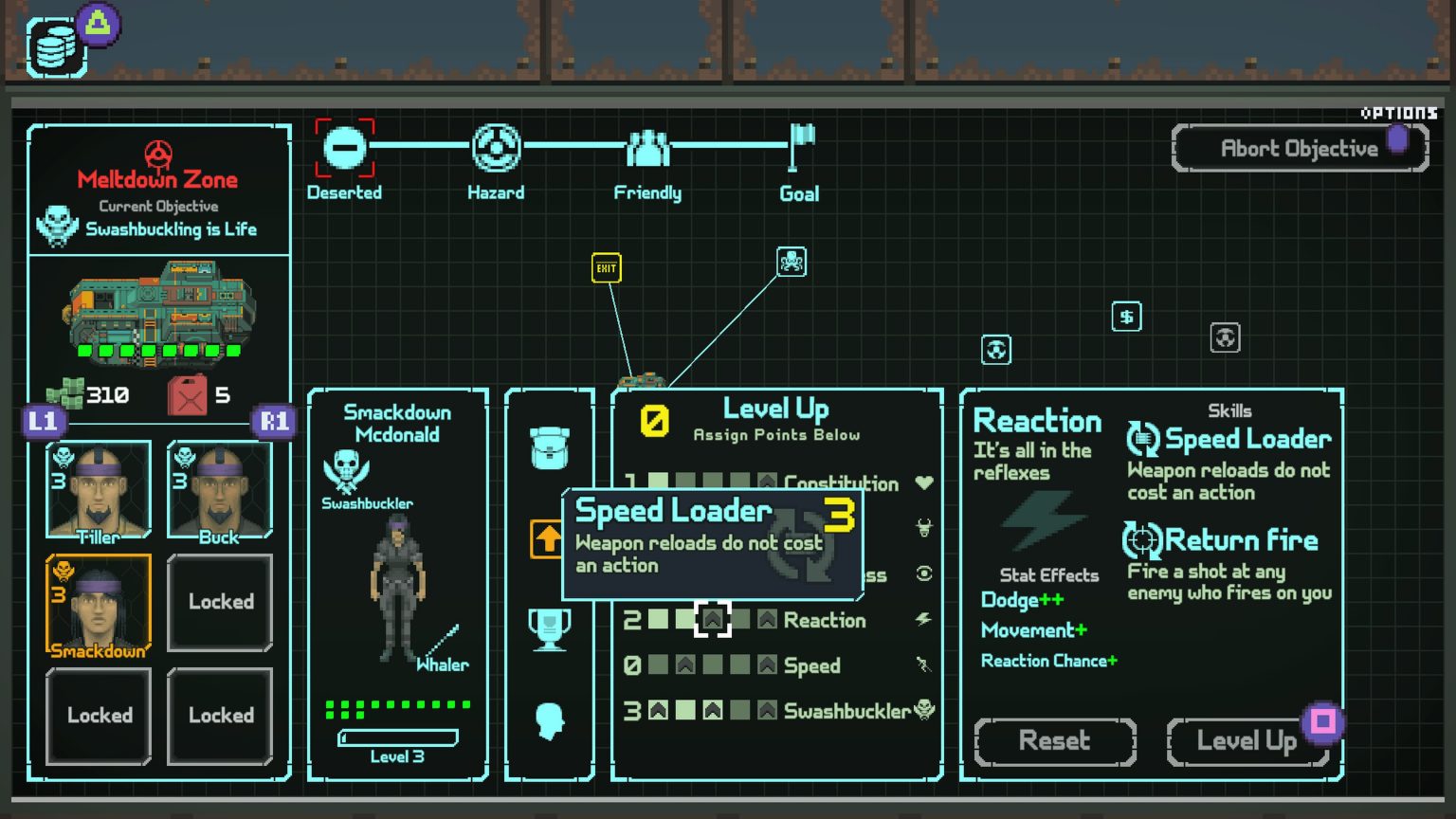The image size is (1456, 819).
Task: Click the dollar pickup icon on the map
Action: pyautogui.click(x=1125, y=317)
